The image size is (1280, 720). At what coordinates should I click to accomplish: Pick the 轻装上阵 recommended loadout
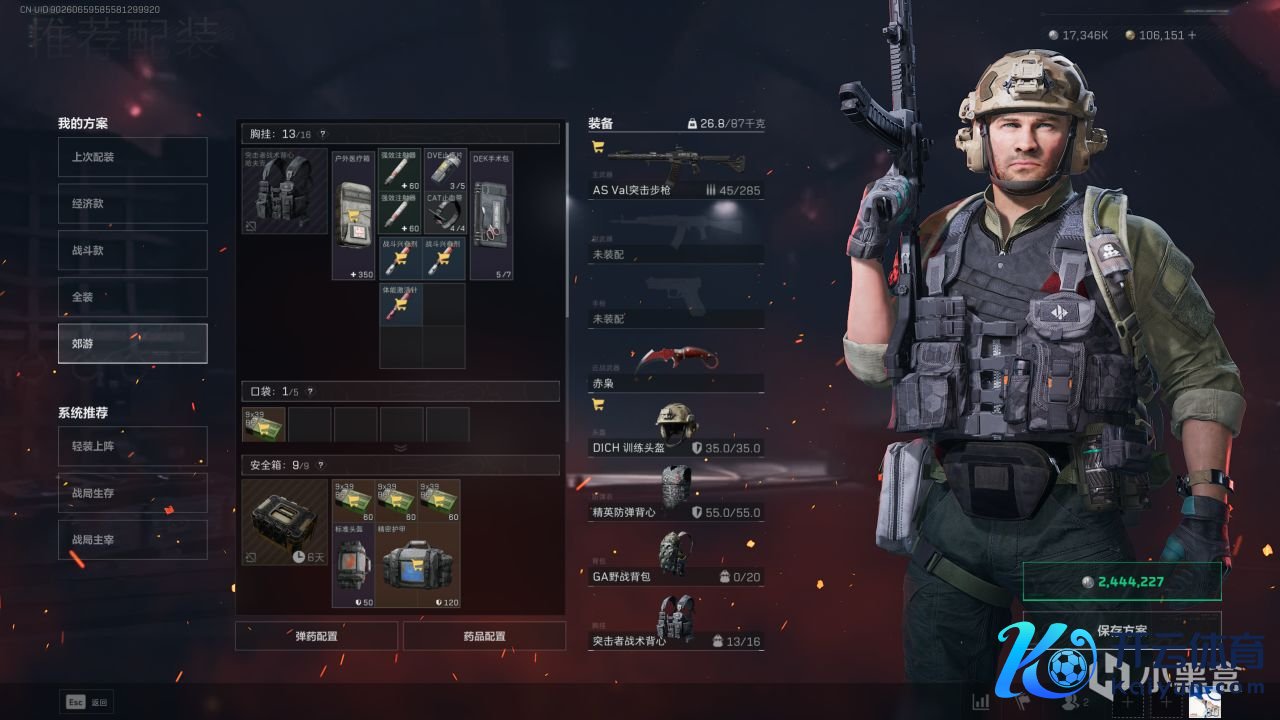[132, 446]
